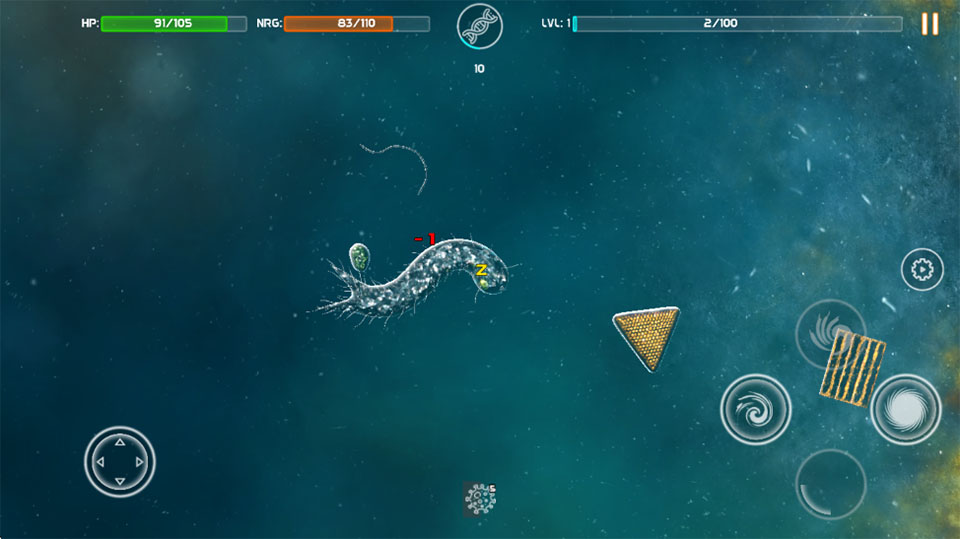This screenshot has width=960, height=539.
Task: Tap the virtual movement joystick
Action: (119, 461)
